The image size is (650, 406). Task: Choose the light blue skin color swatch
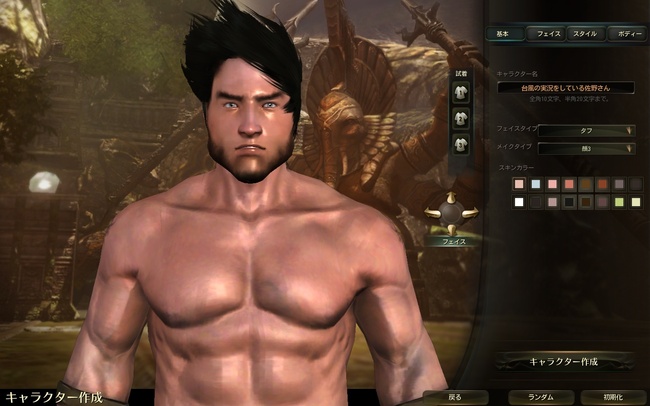pyautogui.click(x=536, y=184)
